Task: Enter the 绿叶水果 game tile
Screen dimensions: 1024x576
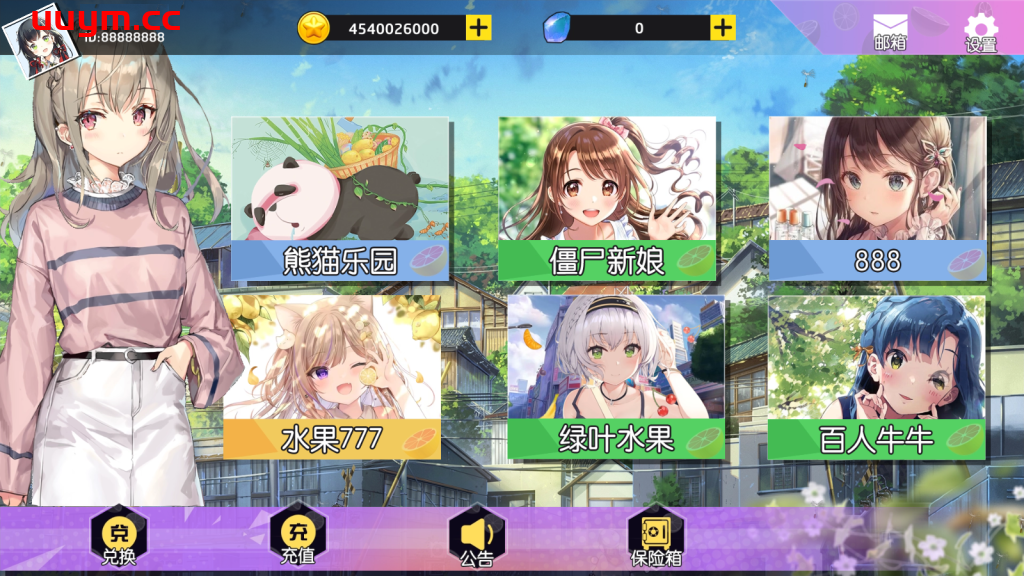Action: coord(615,377)
